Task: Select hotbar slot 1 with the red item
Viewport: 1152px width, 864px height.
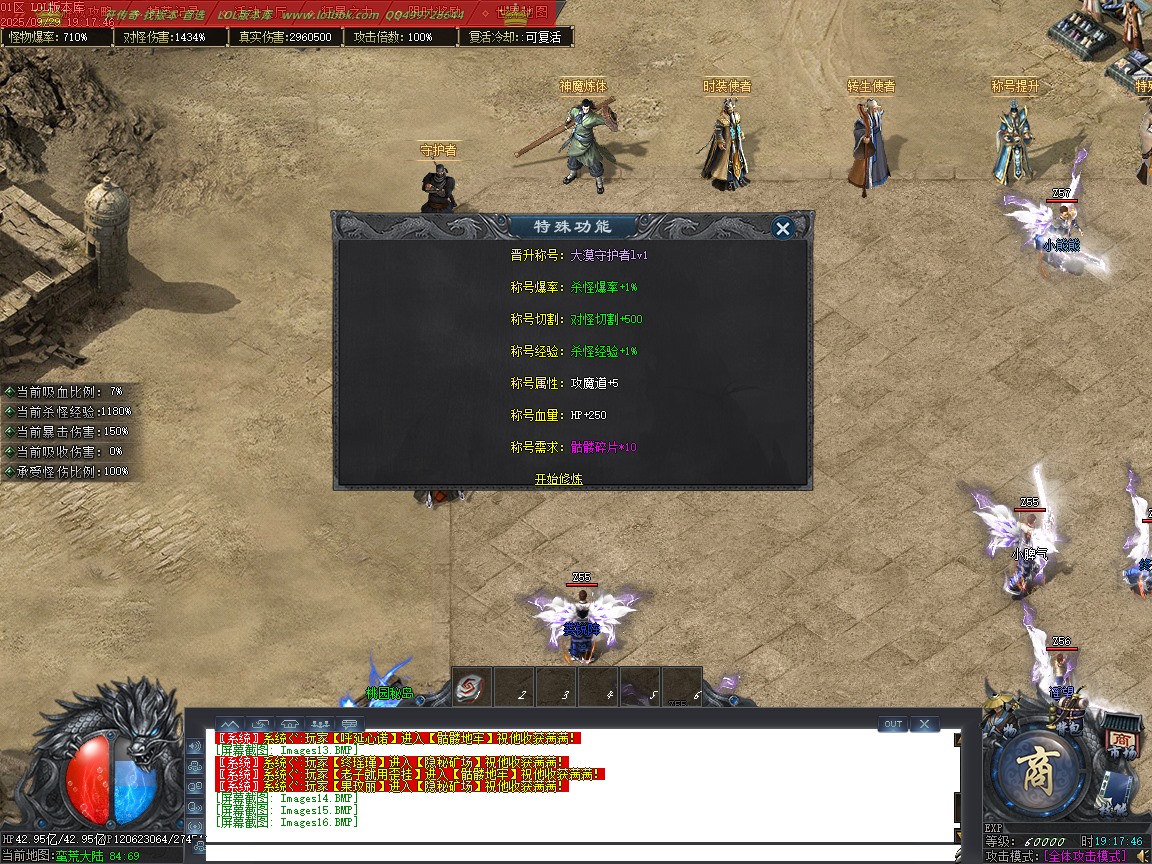Action: coord(471,687)
